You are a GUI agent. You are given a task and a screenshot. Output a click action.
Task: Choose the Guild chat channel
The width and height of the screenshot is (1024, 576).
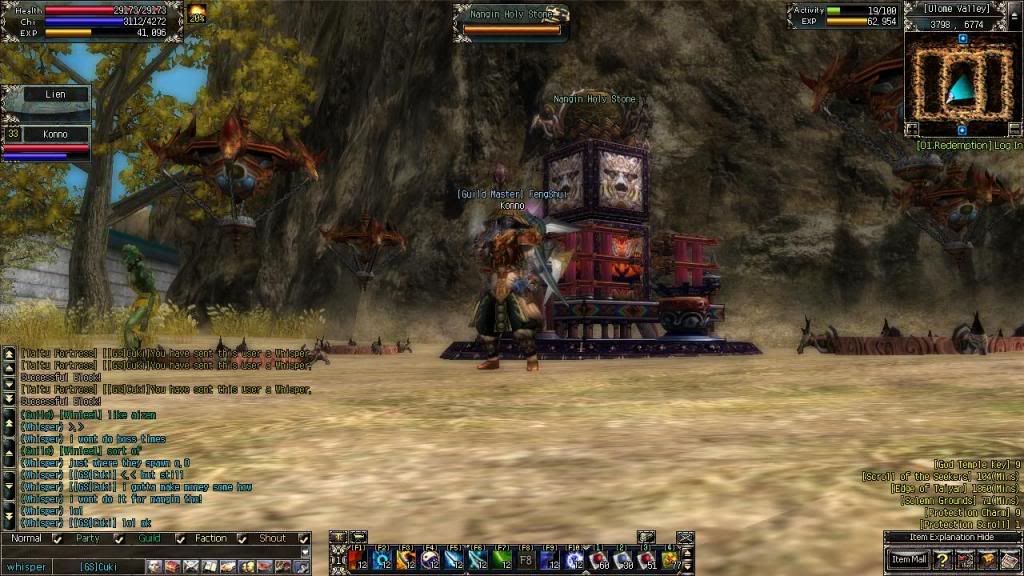(149, 539)
